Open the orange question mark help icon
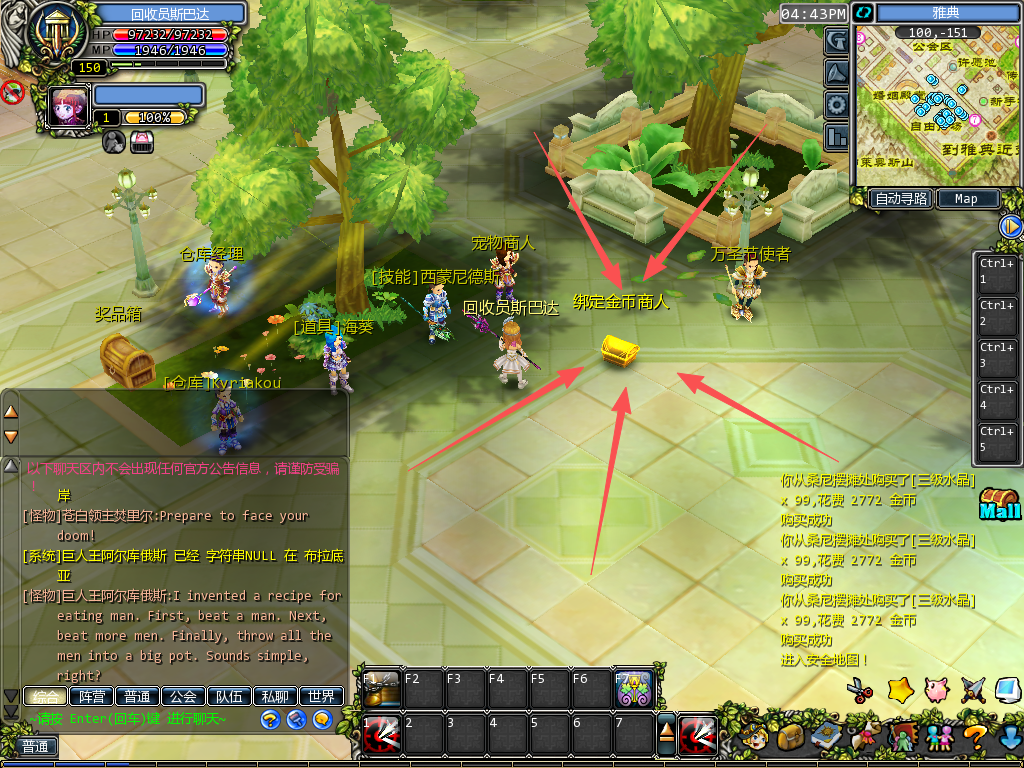 click(x=976, y=738)
